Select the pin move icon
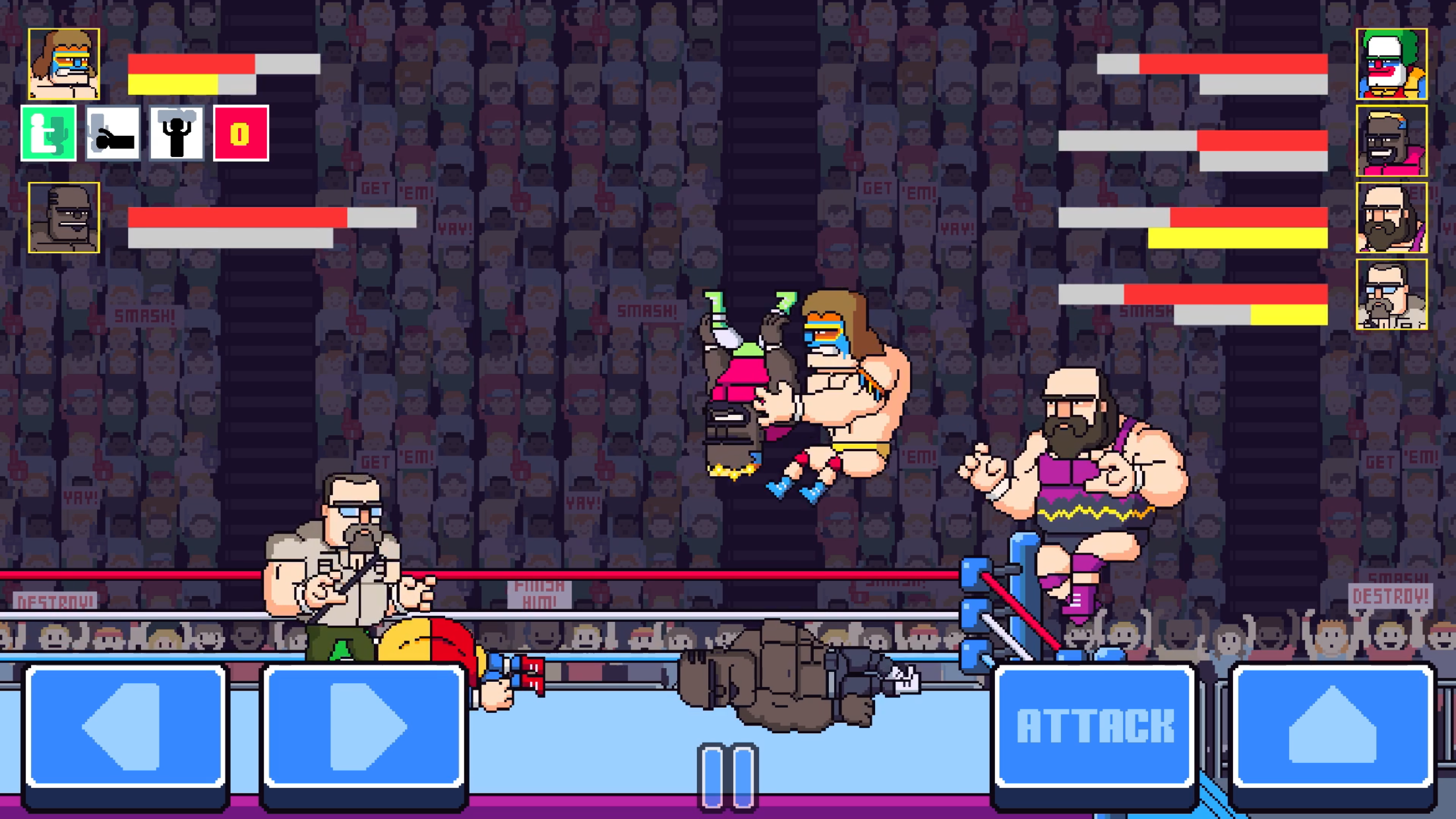 tap(113, 133)
